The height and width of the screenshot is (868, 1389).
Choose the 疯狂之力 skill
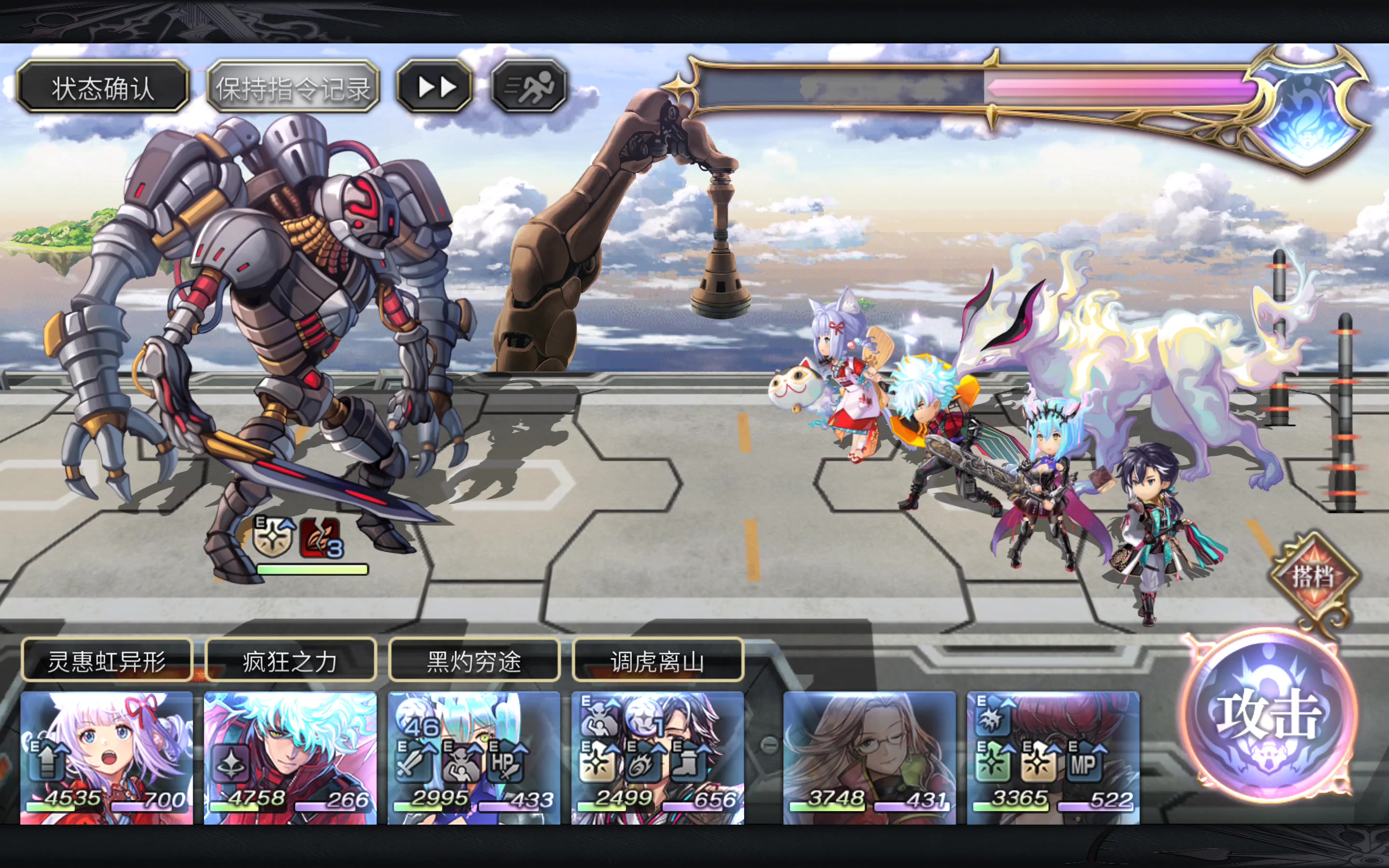coord(290,661)
